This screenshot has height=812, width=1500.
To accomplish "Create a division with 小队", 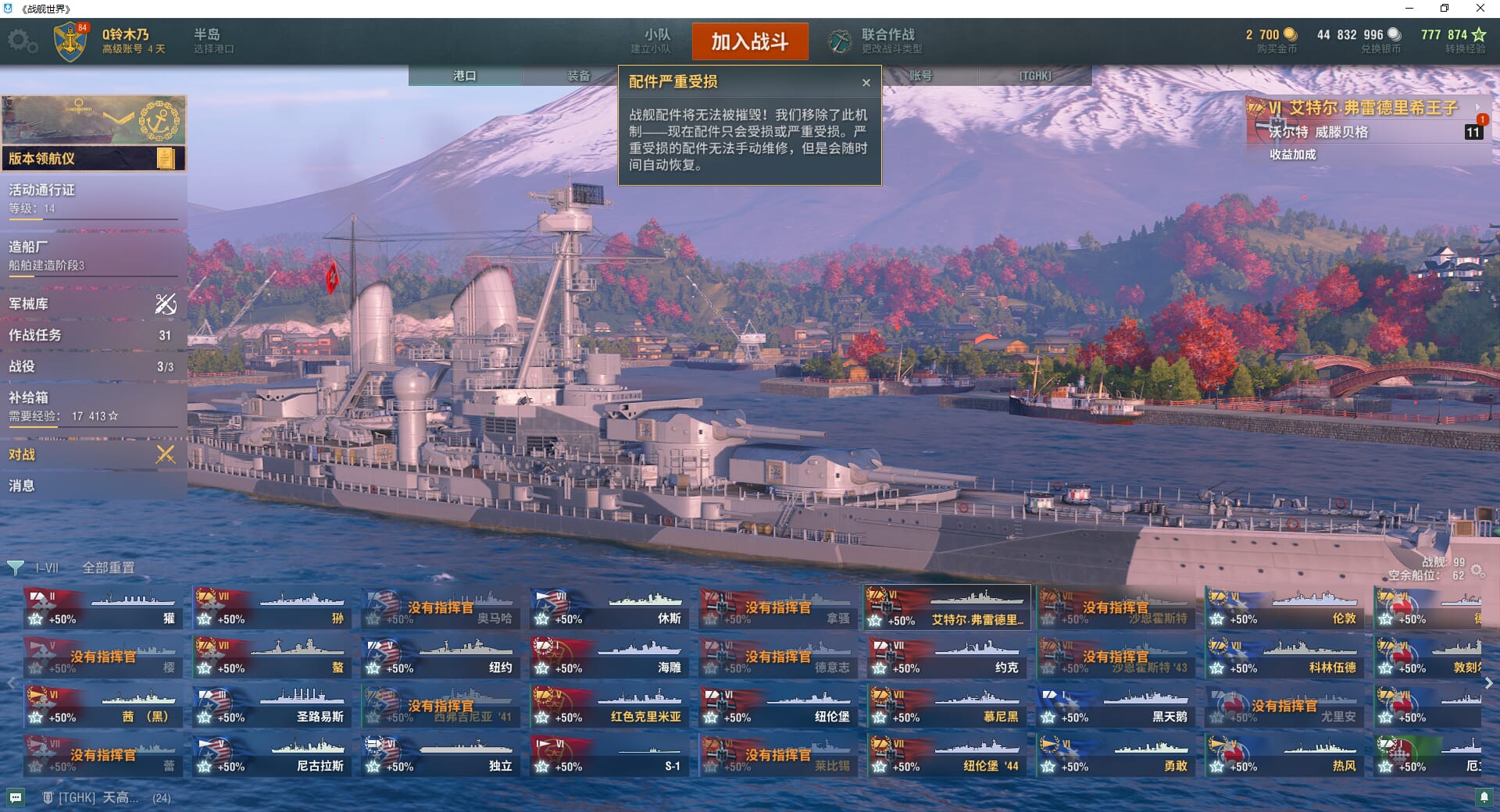I will coord(652,41).
